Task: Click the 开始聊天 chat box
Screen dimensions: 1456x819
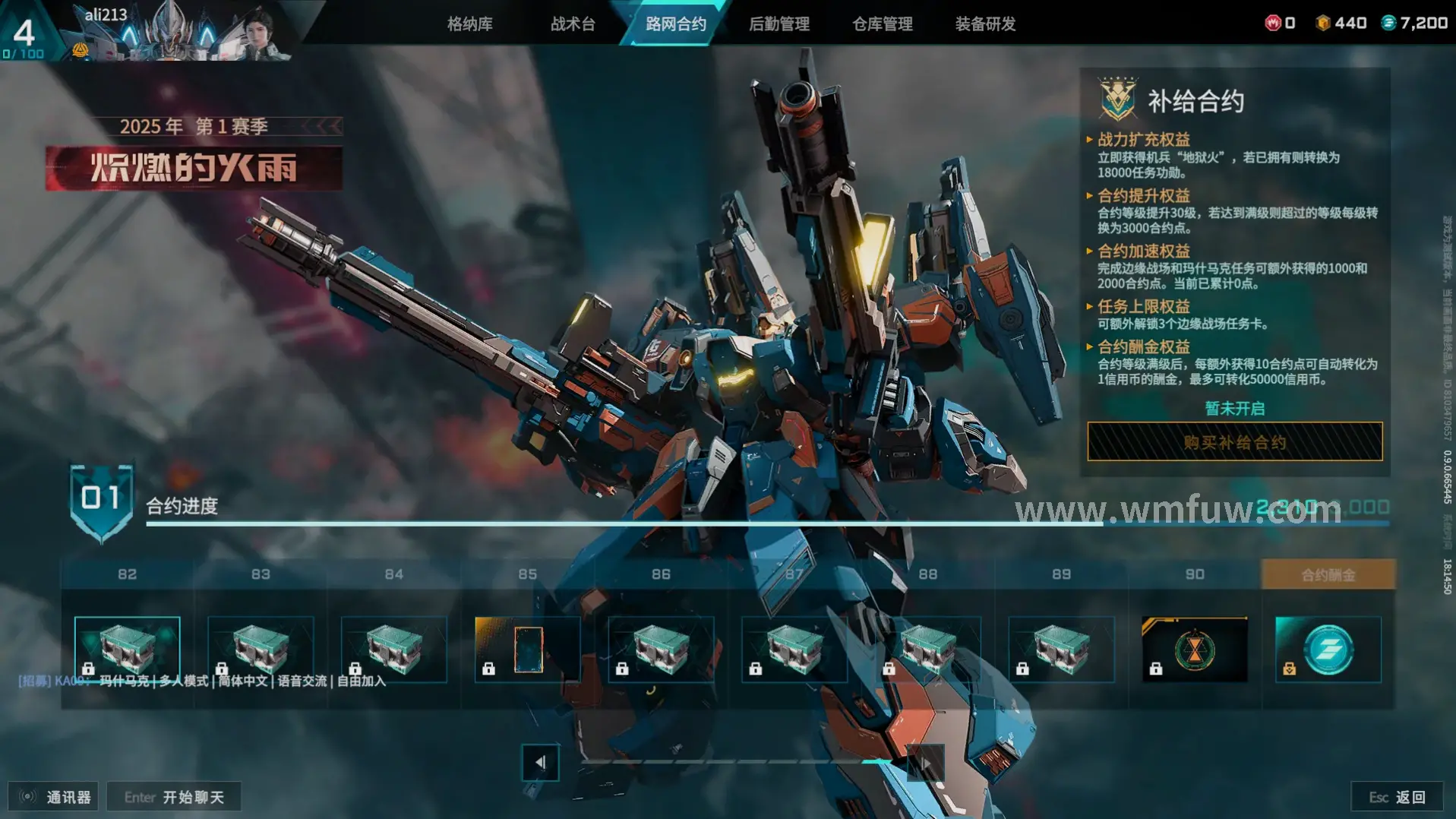Action: point(174,797)
